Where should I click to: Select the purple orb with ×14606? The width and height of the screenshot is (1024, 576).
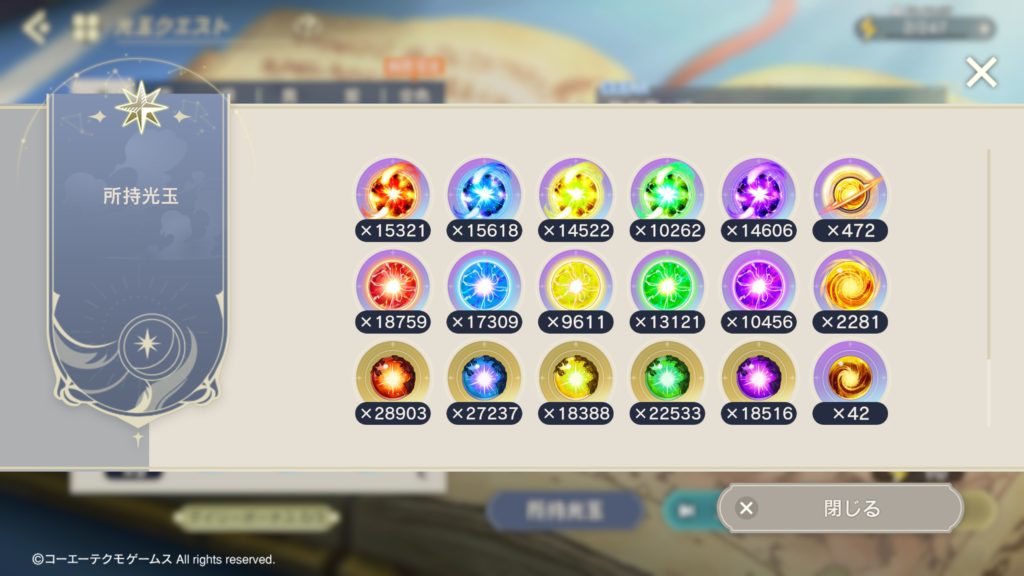pyautogui.click(x=759, y=192)
